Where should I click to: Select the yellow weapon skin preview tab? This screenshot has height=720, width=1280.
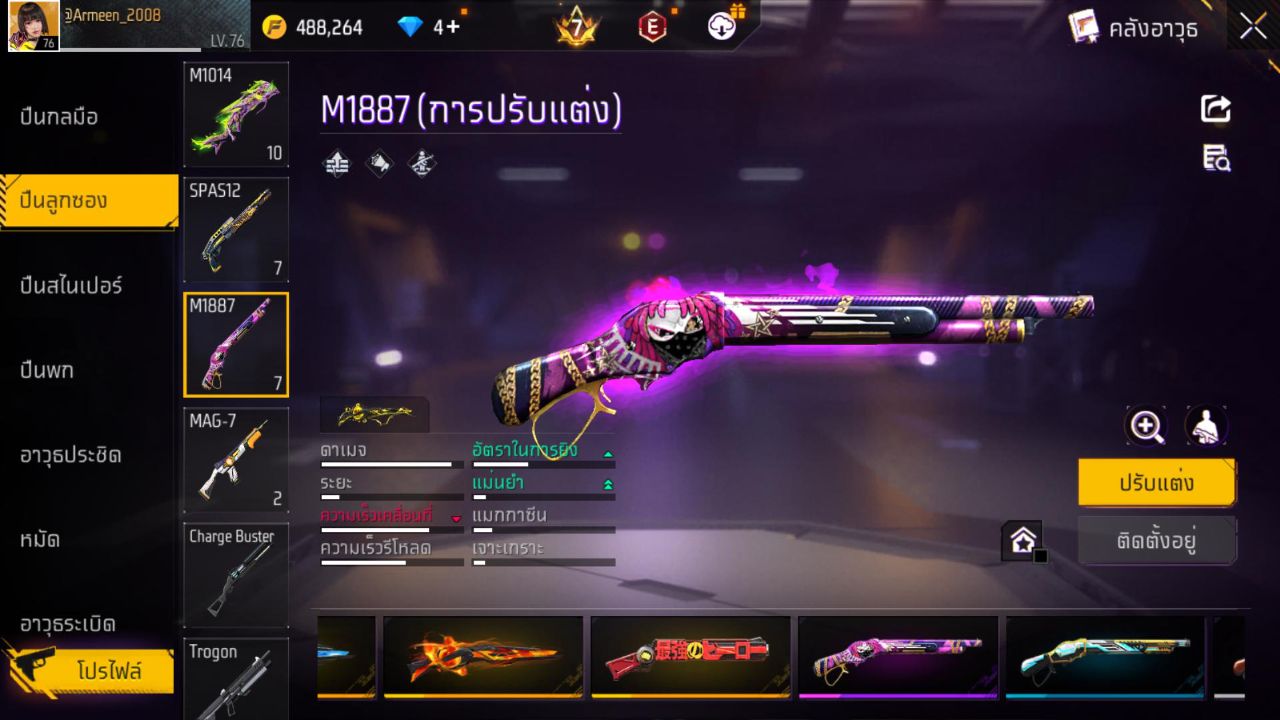(x=374, y=413)
